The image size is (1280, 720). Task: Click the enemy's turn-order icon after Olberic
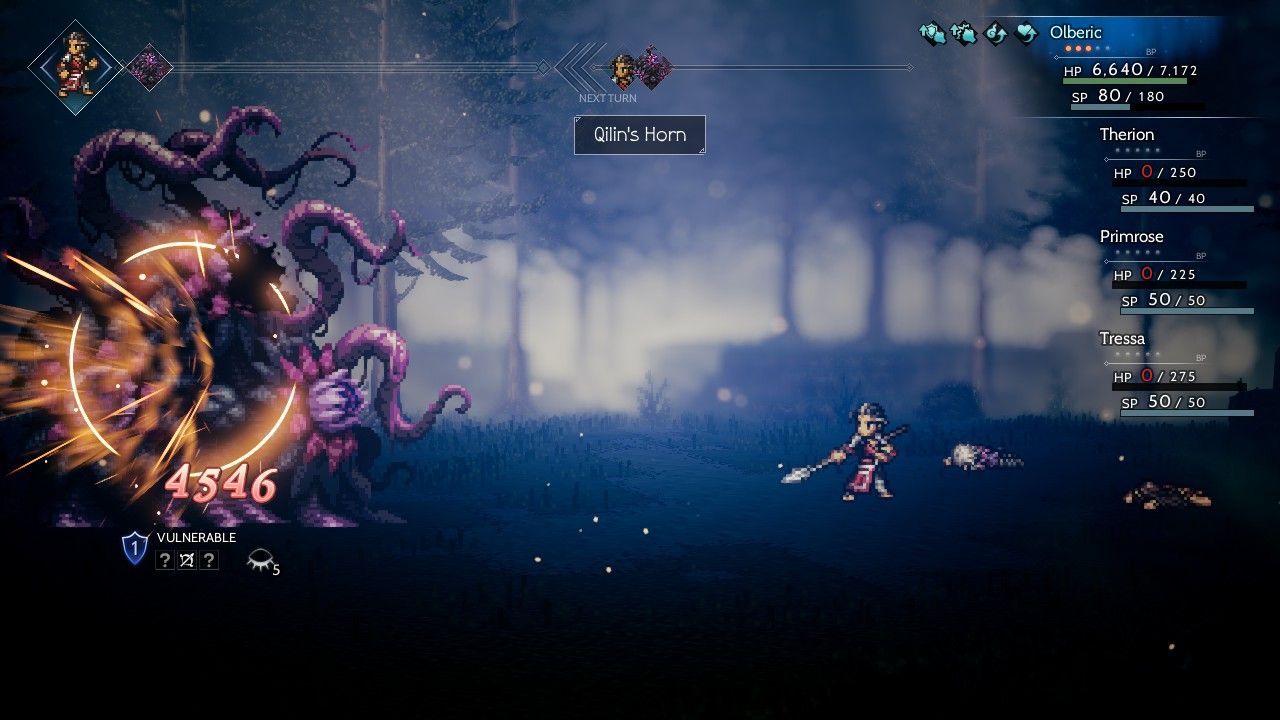(150, 67)
